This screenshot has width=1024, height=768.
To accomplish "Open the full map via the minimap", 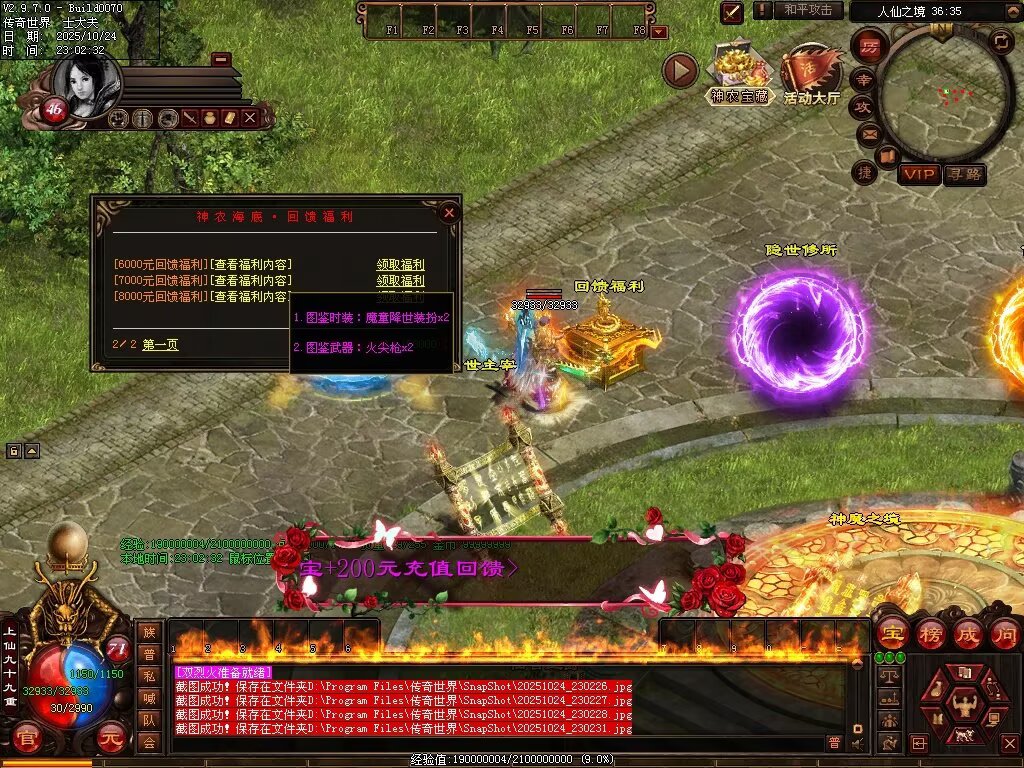I will (x=942, y=93).
